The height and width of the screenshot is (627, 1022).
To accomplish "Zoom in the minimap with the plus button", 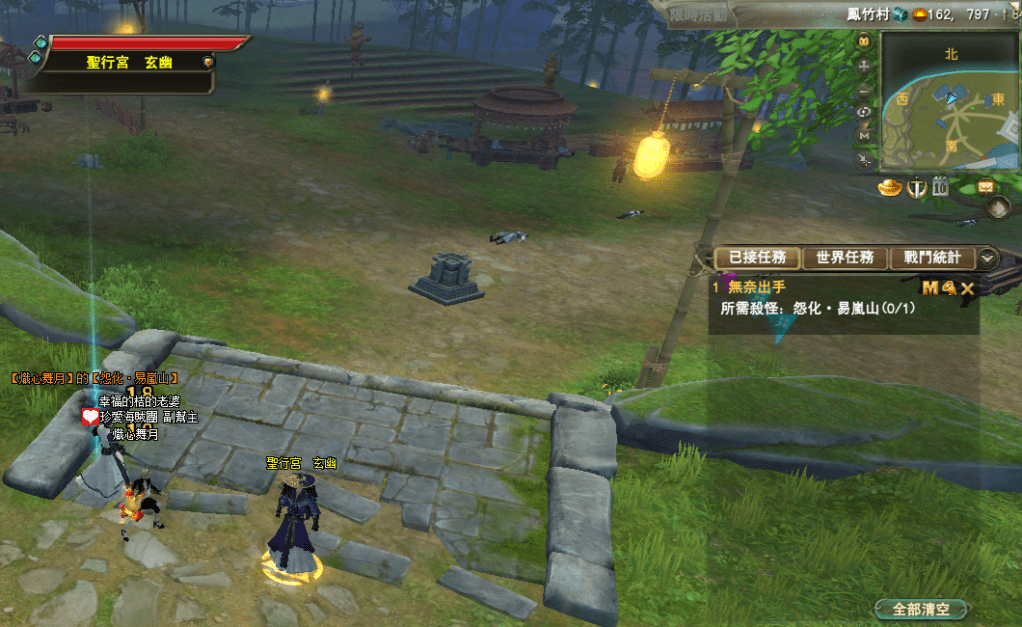I will pyautogui.click(x=864, y=65).
